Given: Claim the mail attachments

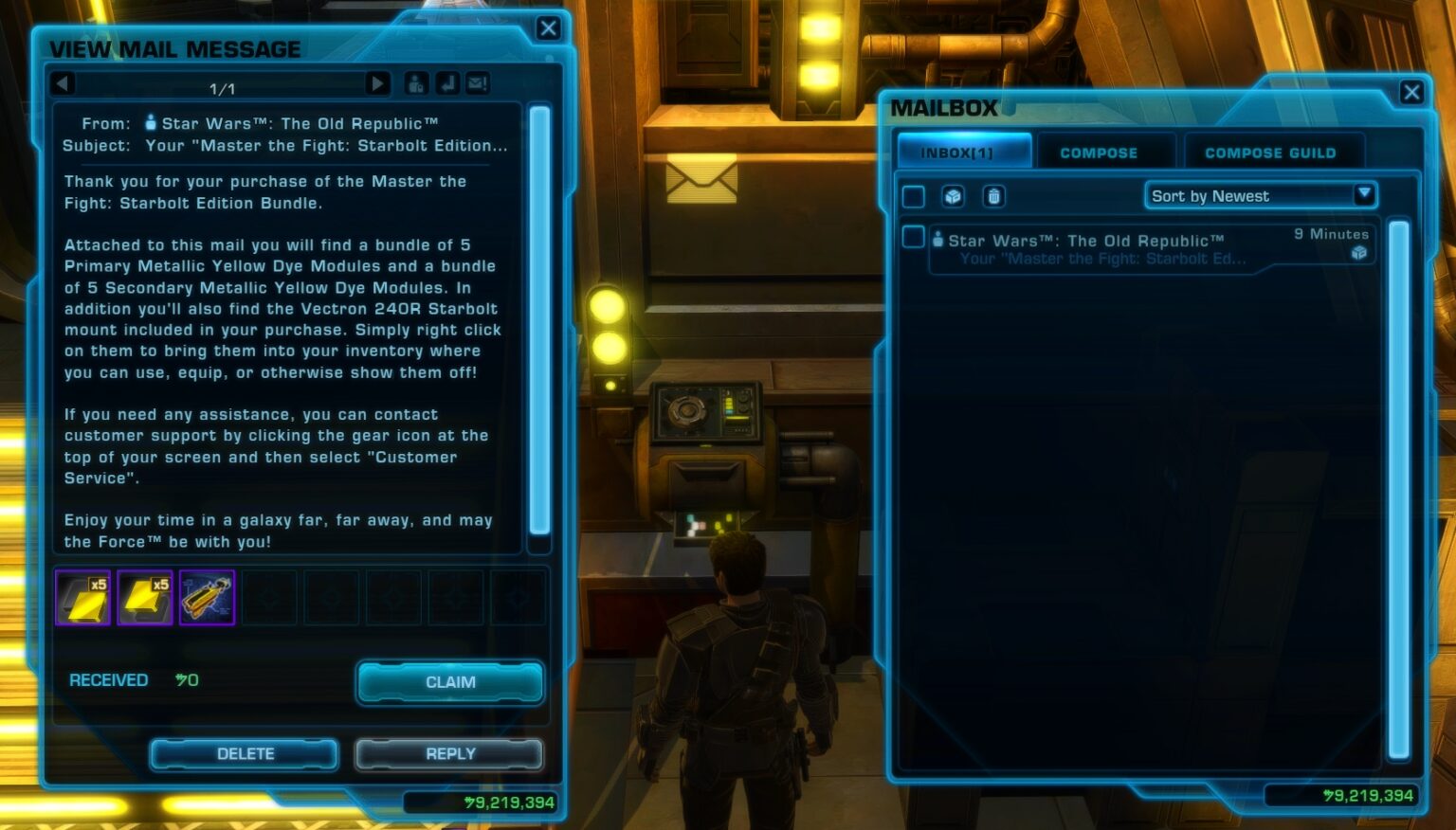Looking at the screenshot, I should pos(449,682).
